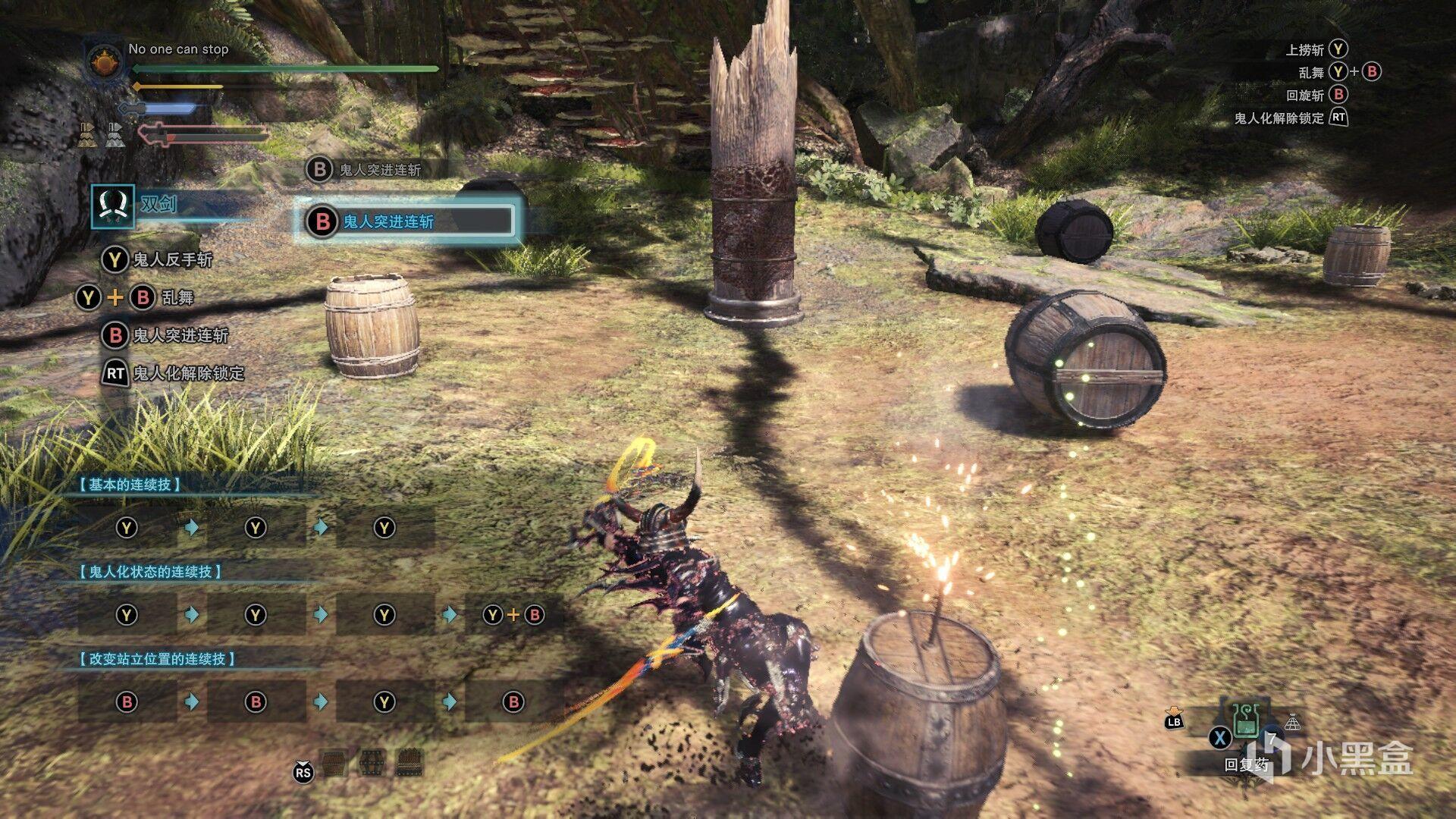Open the 鬼人化状态的连续技 combo section
The image size is (1456, 819).
(150, 572)
